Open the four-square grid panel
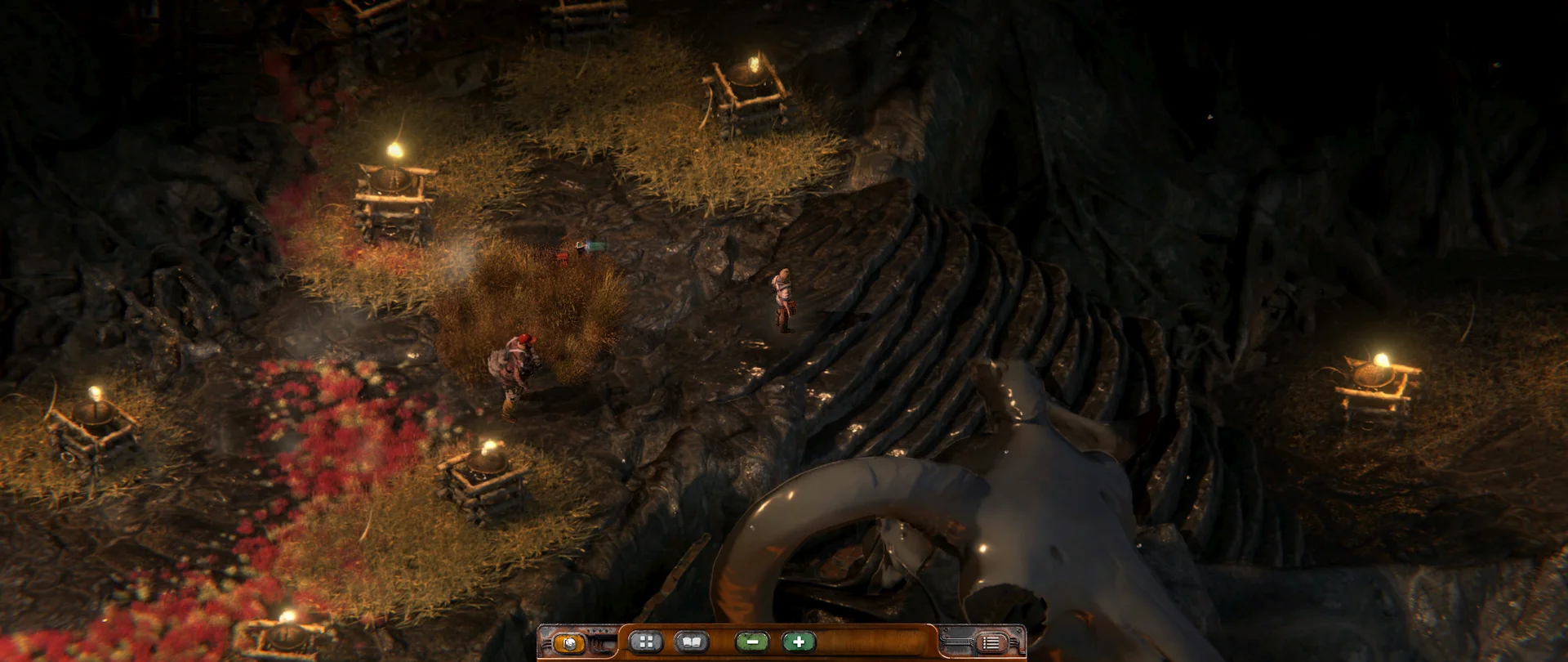Viewport: 1568px width, 662px height. point(645,642)
